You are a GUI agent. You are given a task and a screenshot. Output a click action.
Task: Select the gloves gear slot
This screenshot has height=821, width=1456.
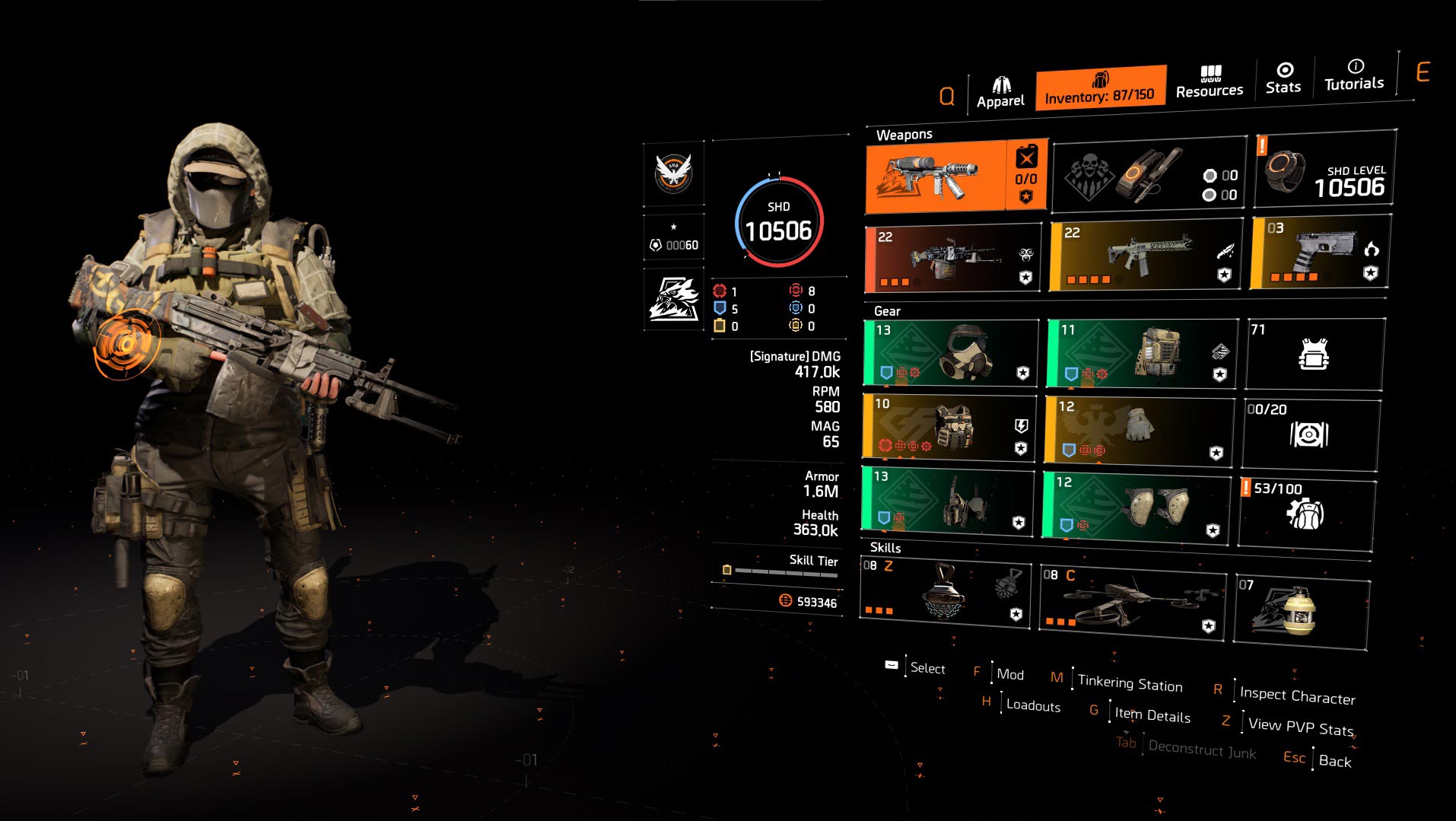pos(1138,429)
